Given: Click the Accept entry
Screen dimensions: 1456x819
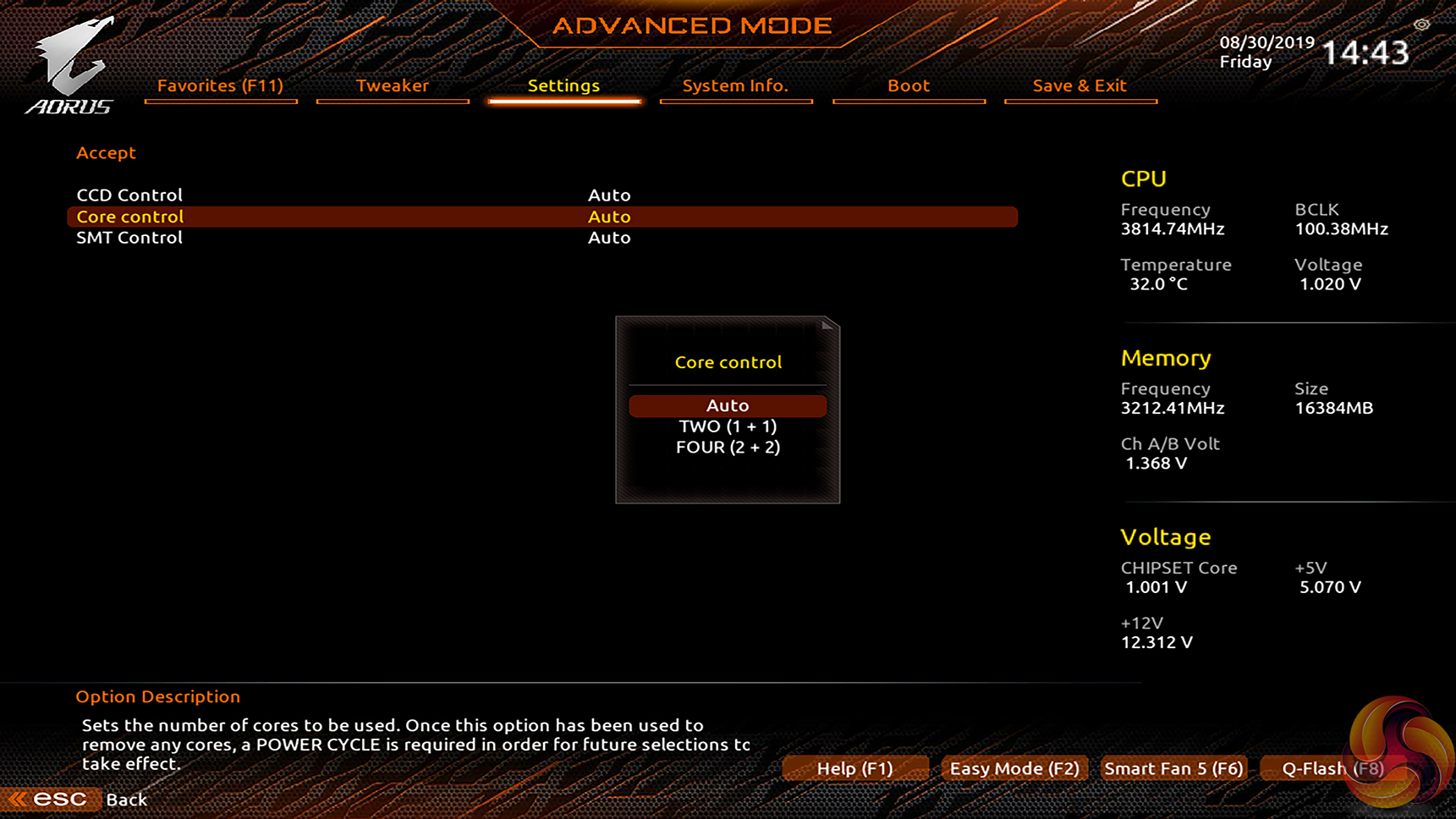Looking at the screenshot, I should tap(106, 153).
